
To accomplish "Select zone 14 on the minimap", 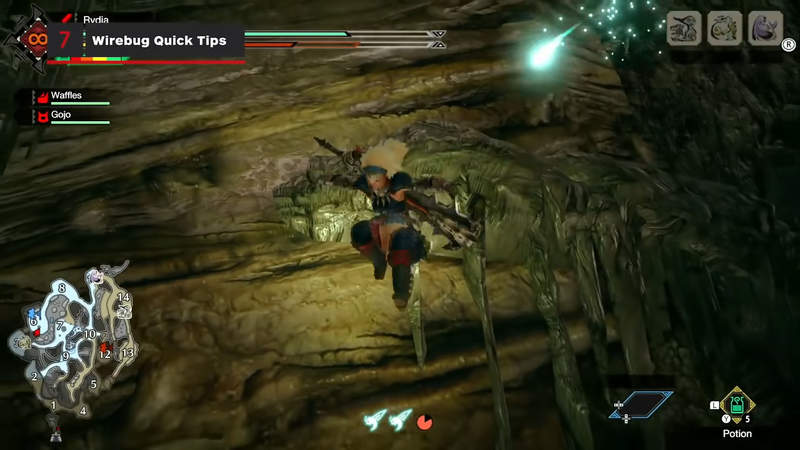I will (124, 298).
